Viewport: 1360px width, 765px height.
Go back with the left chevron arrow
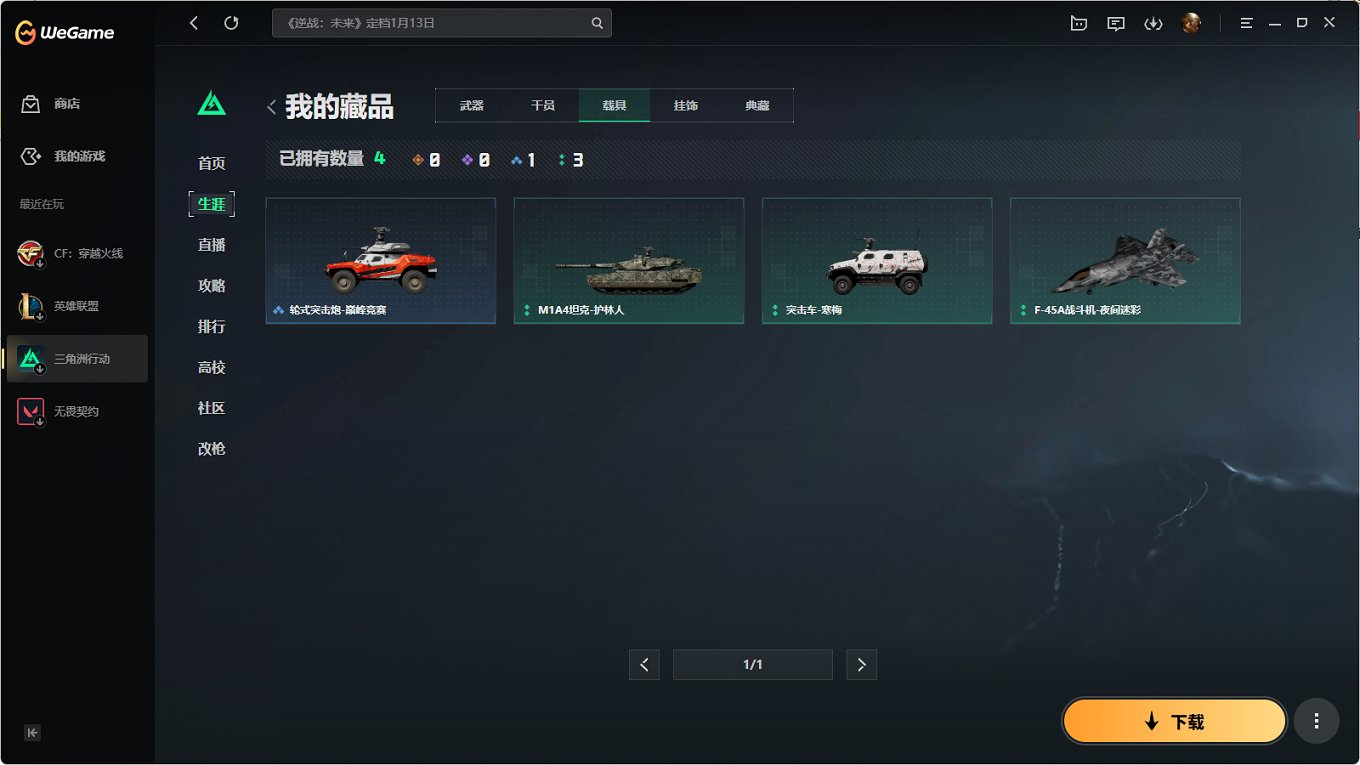click(x=194, y=22)
